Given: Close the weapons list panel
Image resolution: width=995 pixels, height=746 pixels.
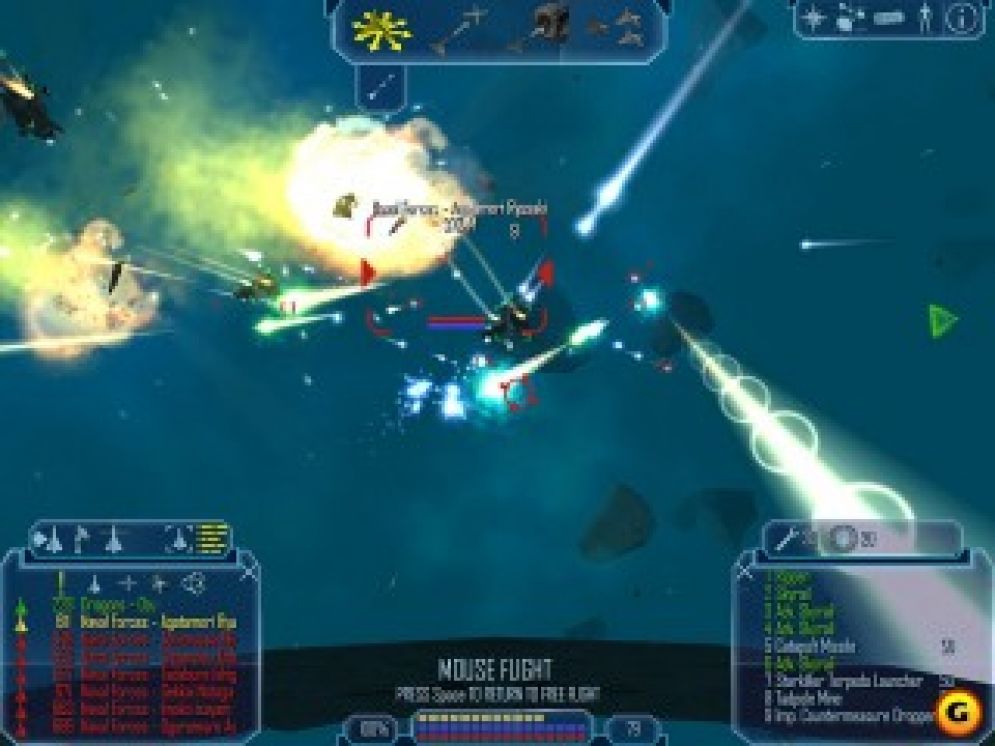Looking at the screenshot, I should pyautogui.click(x=746, y=568).
